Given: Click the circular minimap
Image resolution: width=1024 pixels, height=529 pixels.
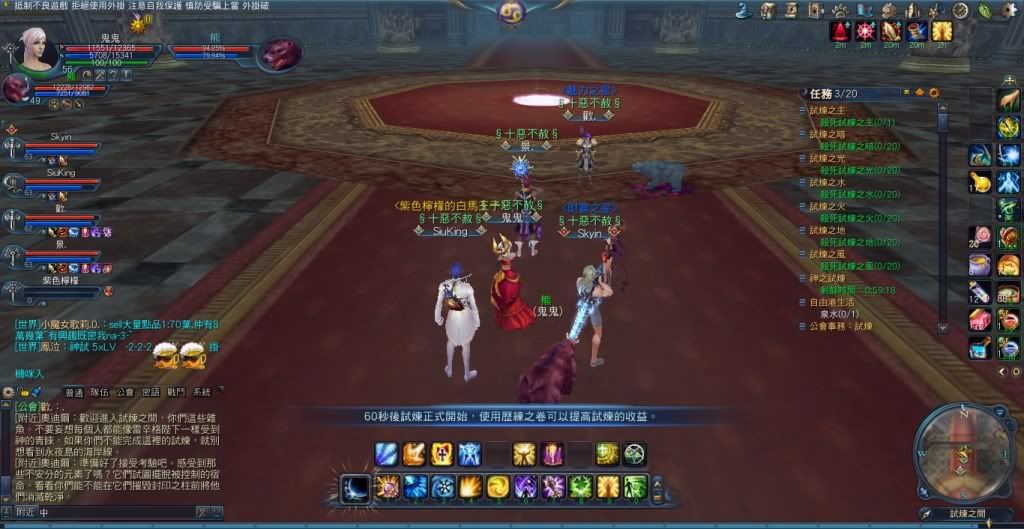Looking at the screenshot, I should click(x=962, y=445).
